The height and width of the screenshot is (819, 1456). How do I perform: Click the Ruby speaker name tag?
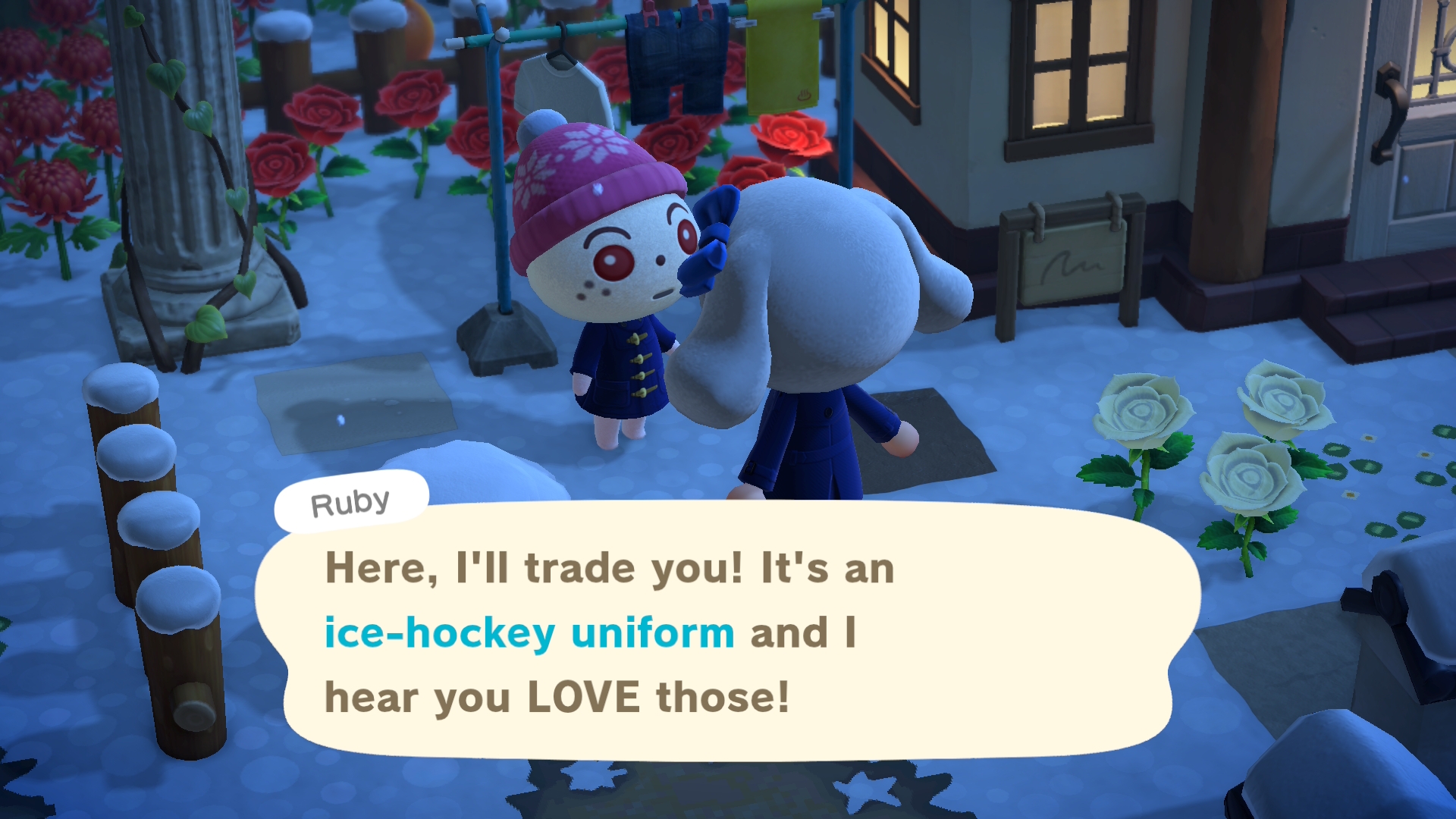click(x=351, y=502)
